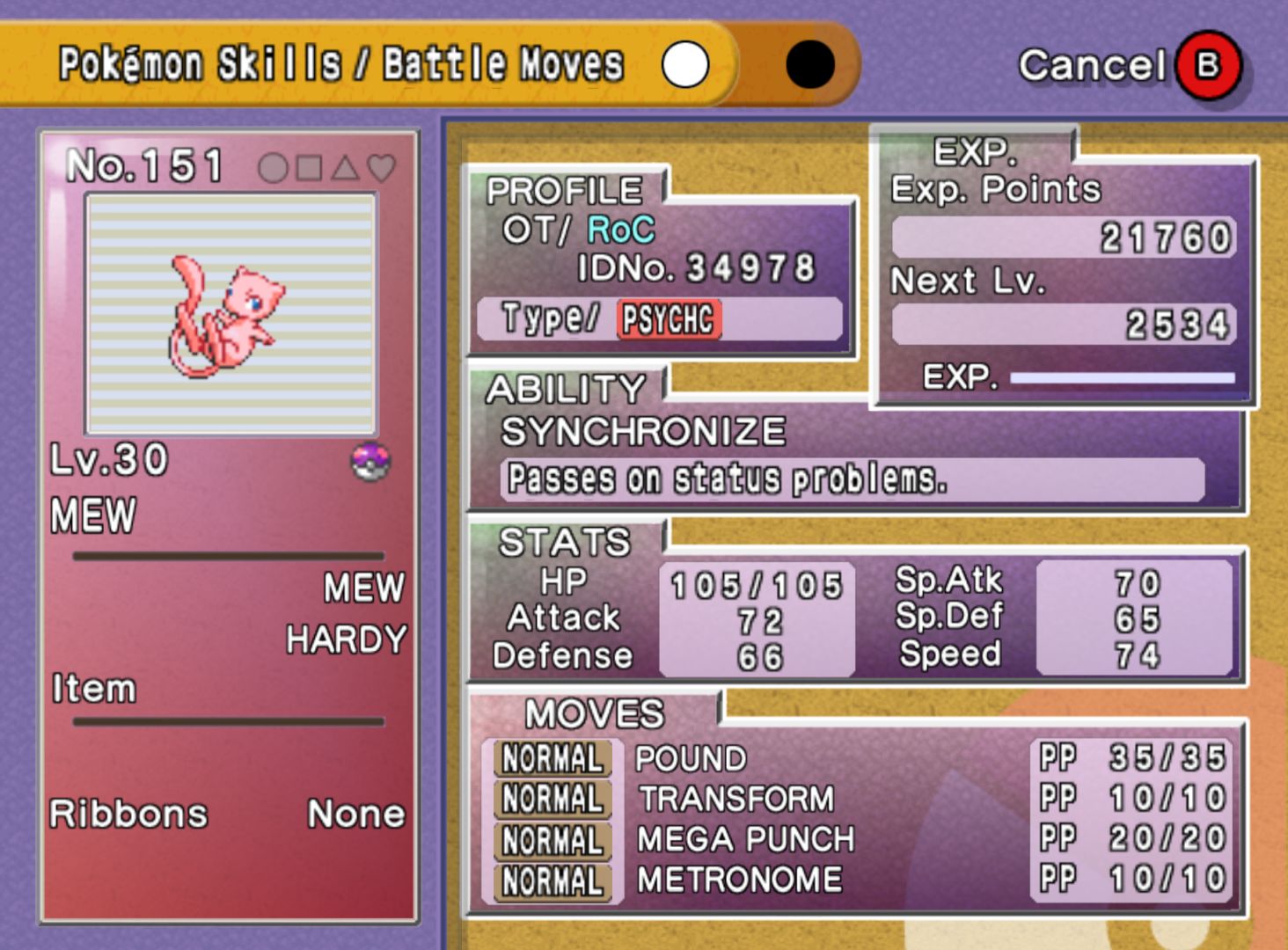The width and height of the screenshot is (1288, 950).
Task: Click the Mew portrait thumbnail
Action: 231,314
